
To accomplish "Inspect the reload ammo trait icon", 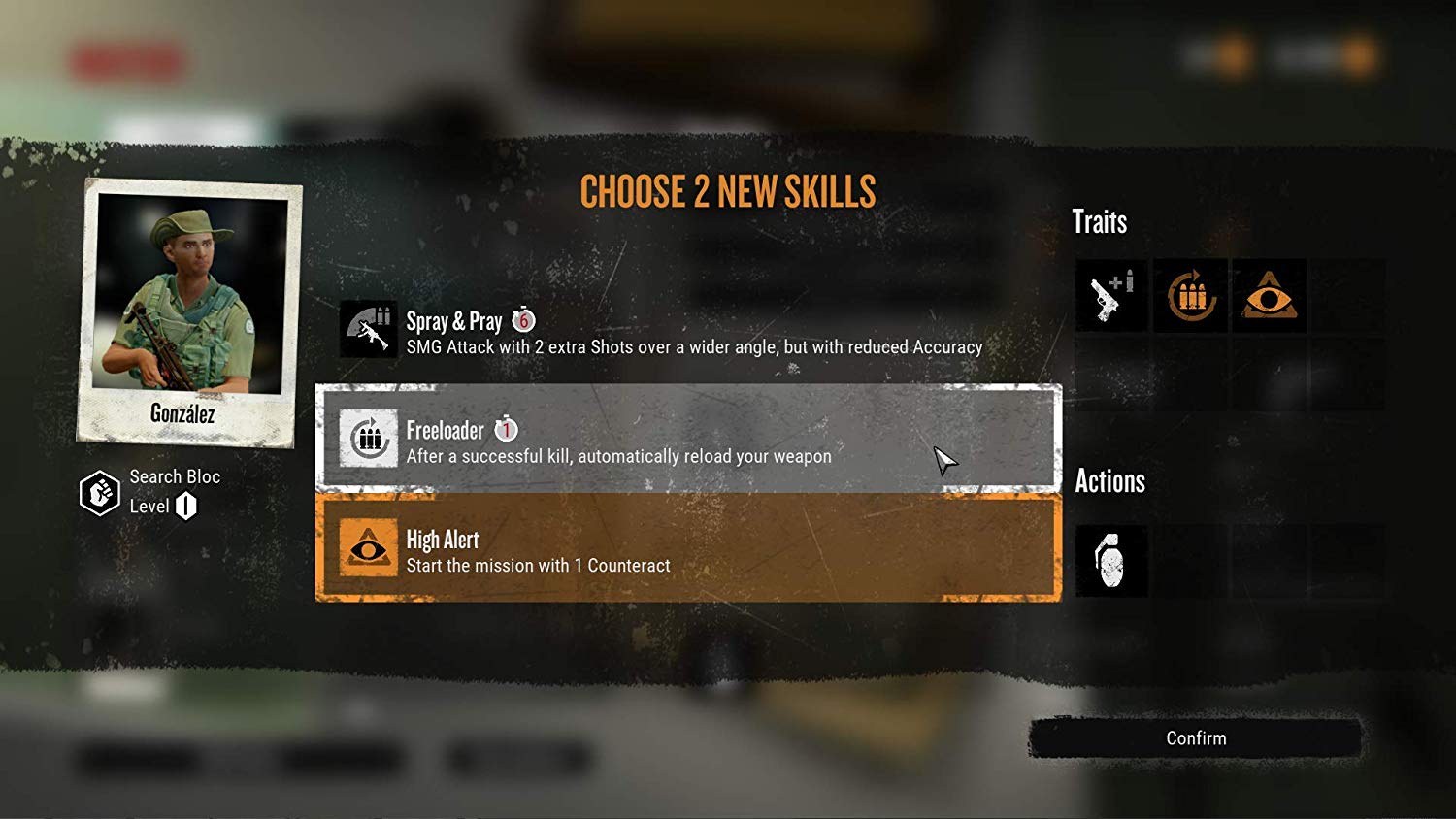I will coord(1190,296).
